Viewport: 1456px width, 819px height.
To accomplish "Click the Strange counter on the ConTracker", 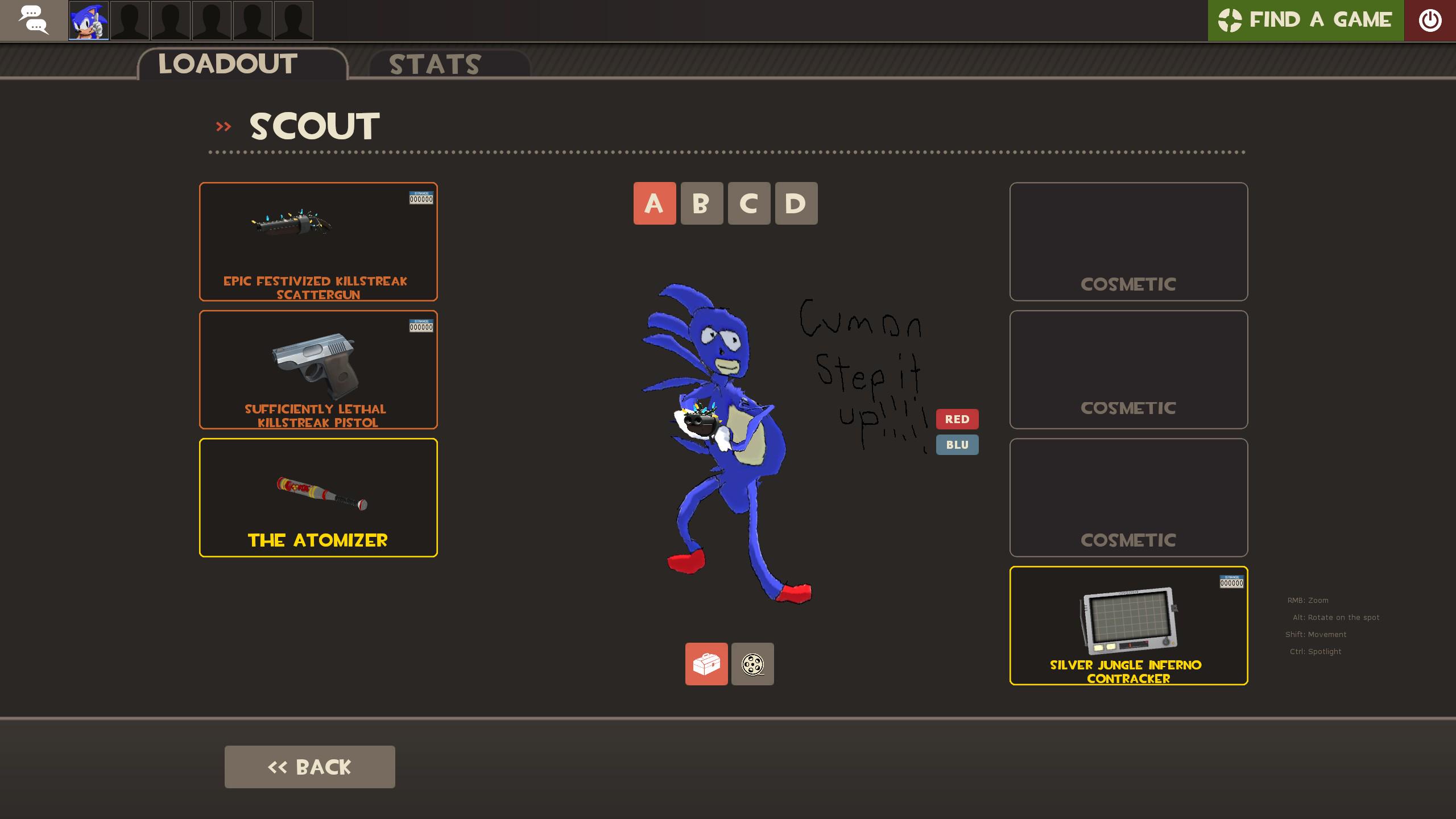I will tap(1230, 581).
